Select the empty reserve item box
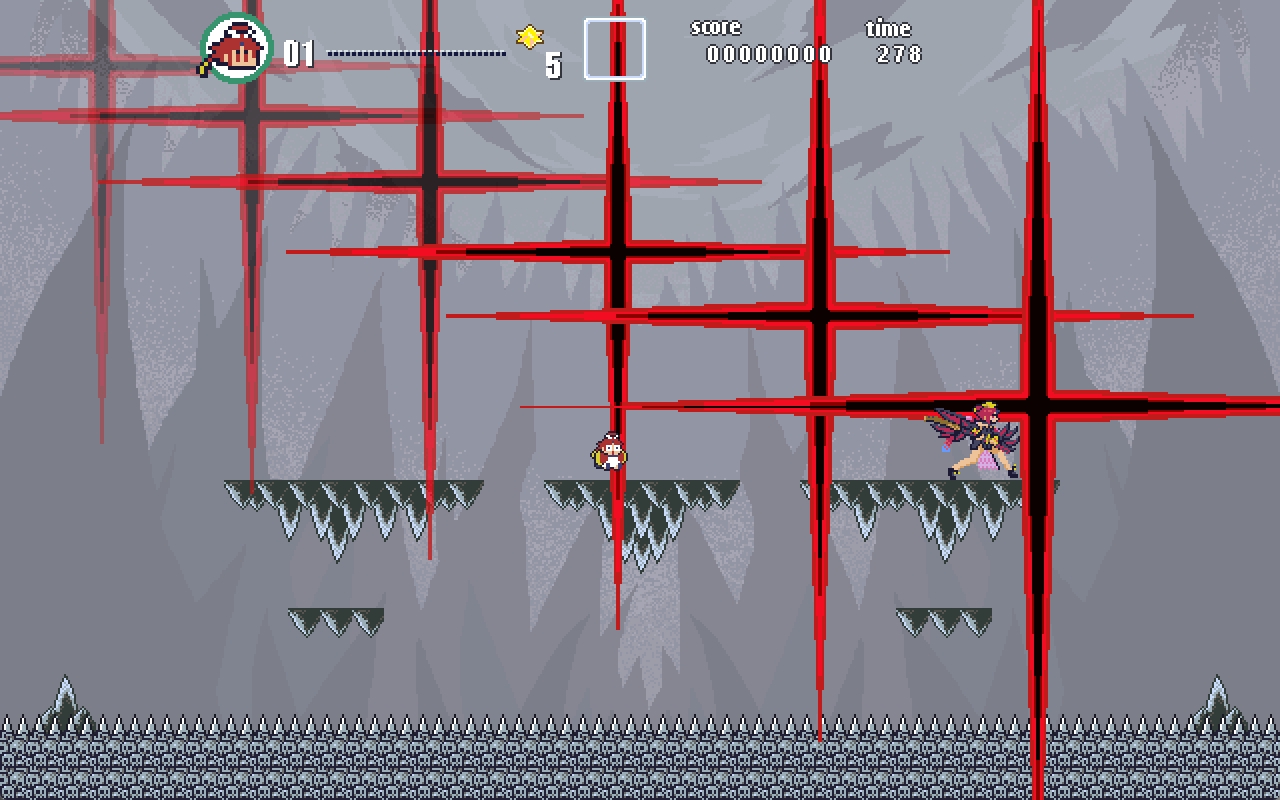Screen dimensions: 1280x800 pyautogui.click(x=614, y=49)
